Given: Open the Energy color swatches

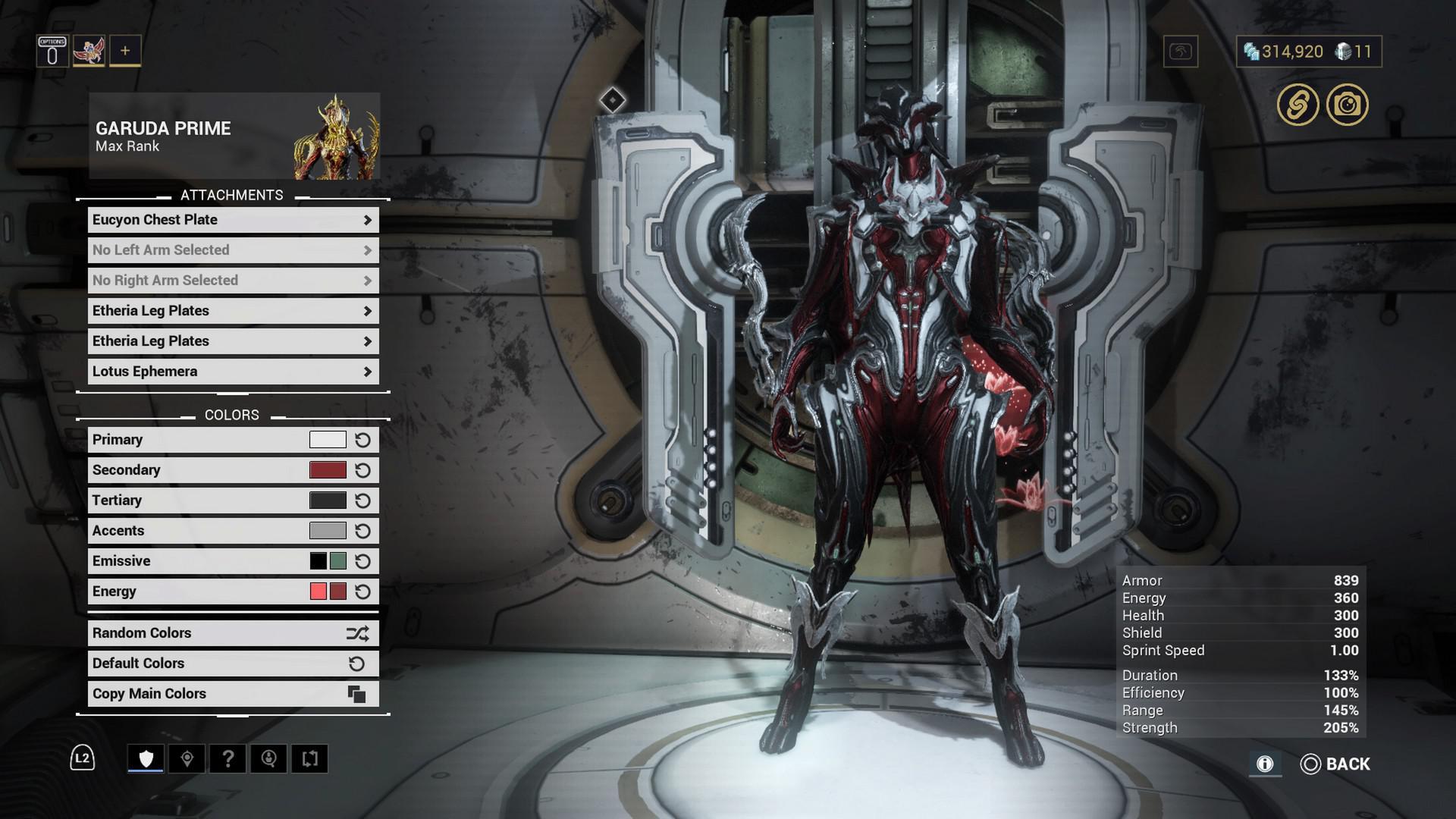Looking at the screenshot, I should (328, 591).
